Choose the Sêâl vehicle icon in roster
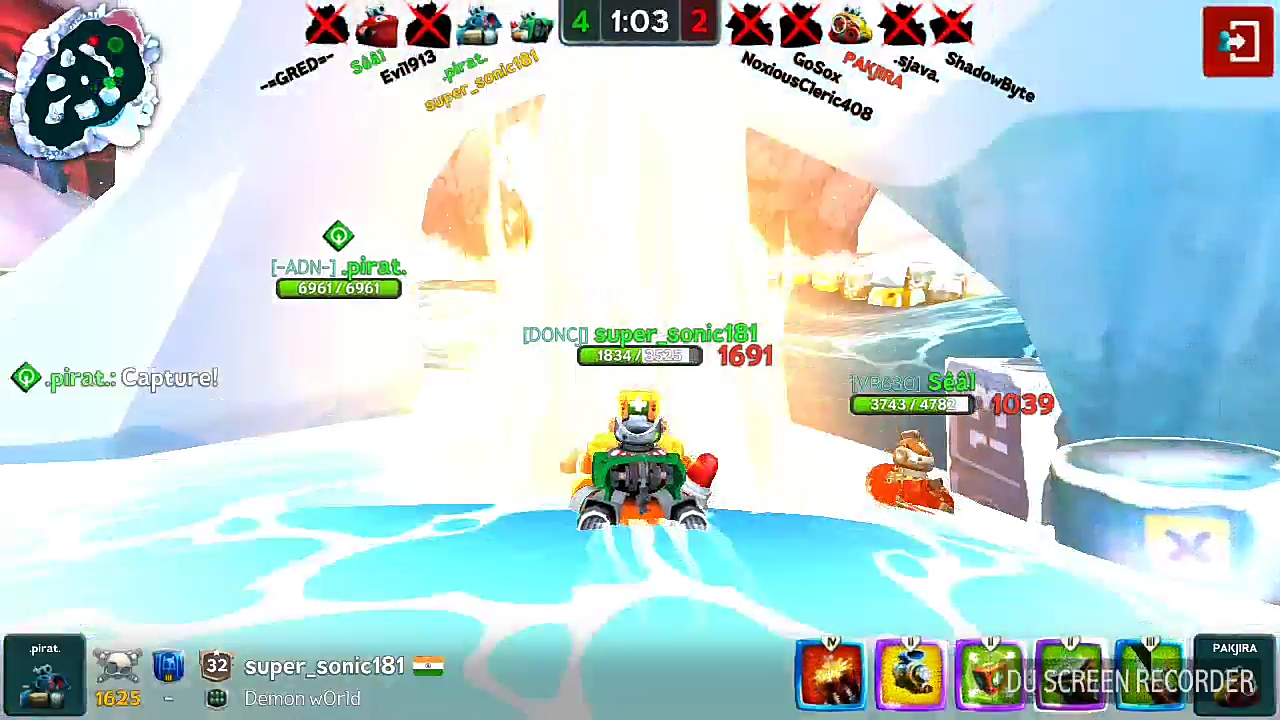 coord(378,26)
